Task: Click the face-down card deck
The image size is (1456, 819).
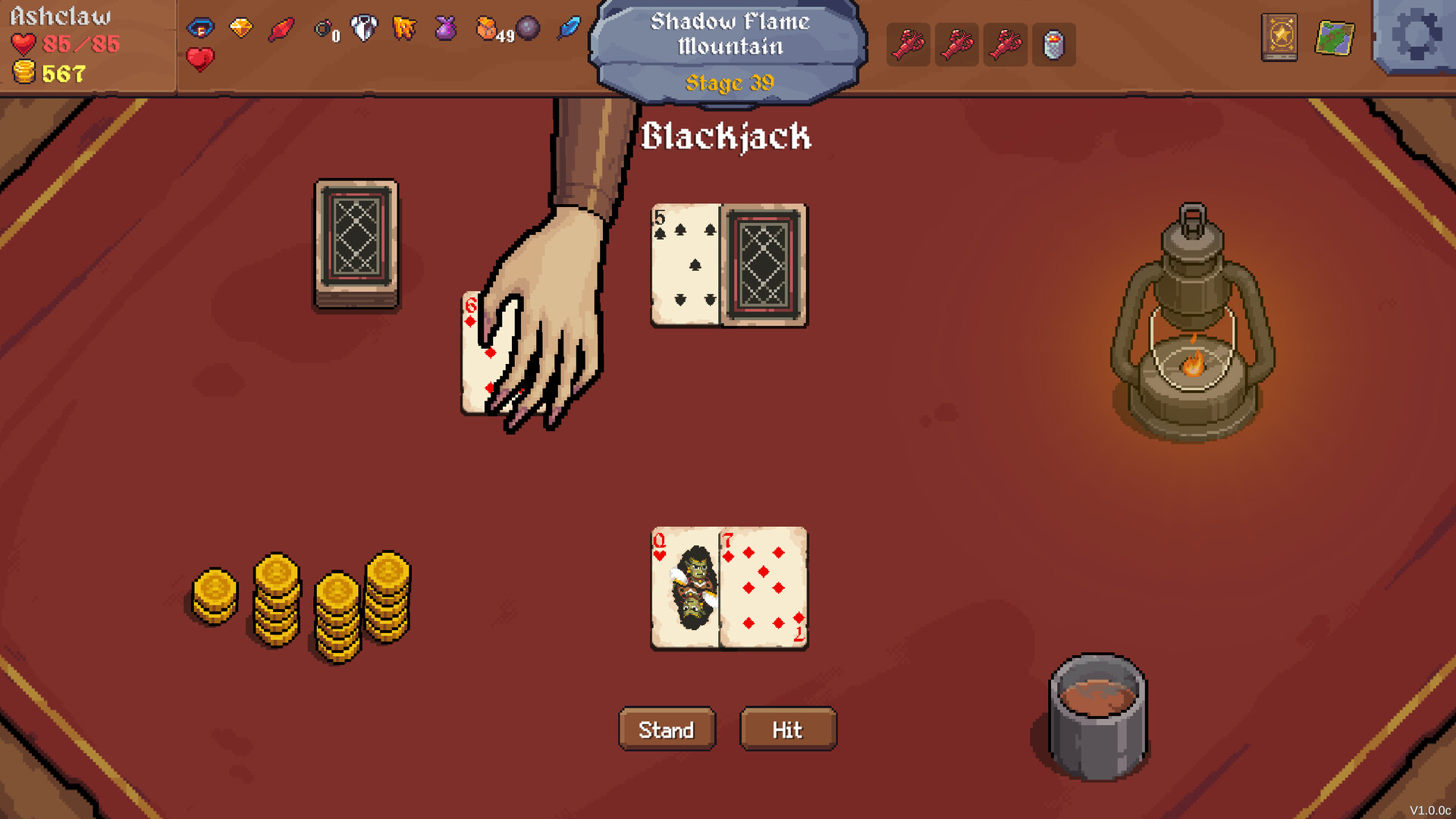Action: tap(356, 243)
